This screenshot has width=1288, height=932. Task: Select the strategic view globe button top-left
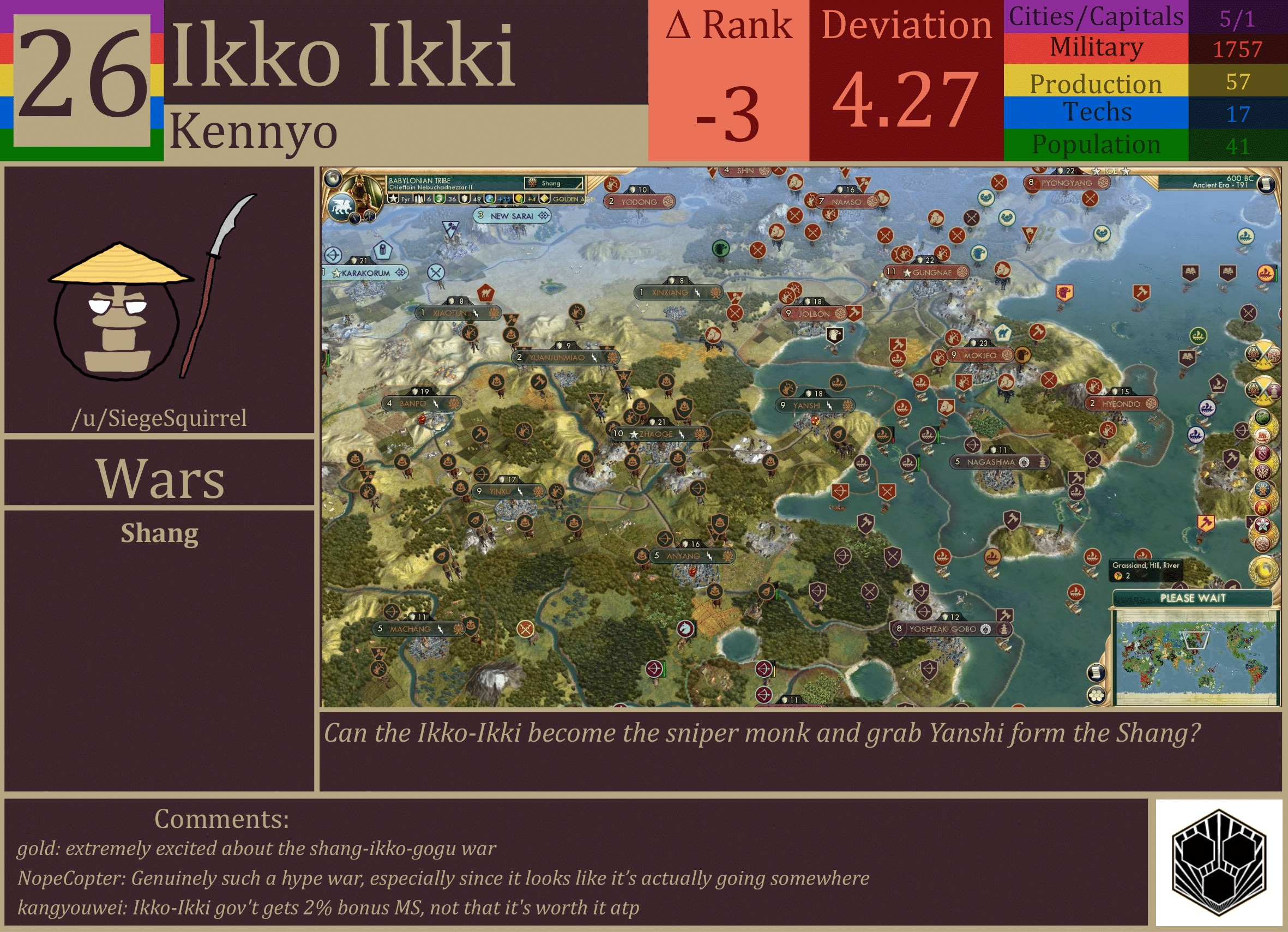click(333, 178)
